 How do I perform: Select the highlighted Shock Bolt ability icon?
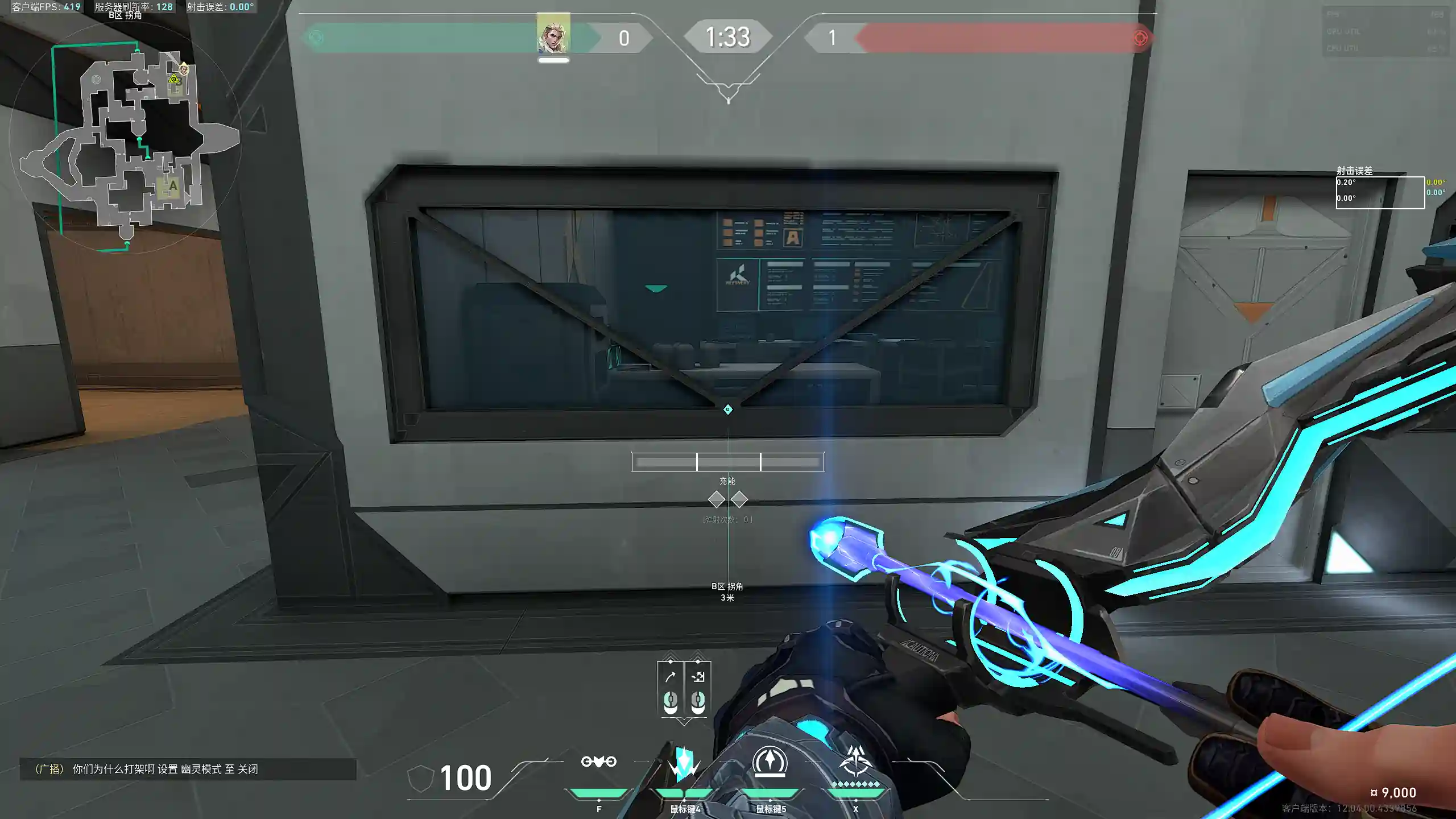(x=684, y=763)
